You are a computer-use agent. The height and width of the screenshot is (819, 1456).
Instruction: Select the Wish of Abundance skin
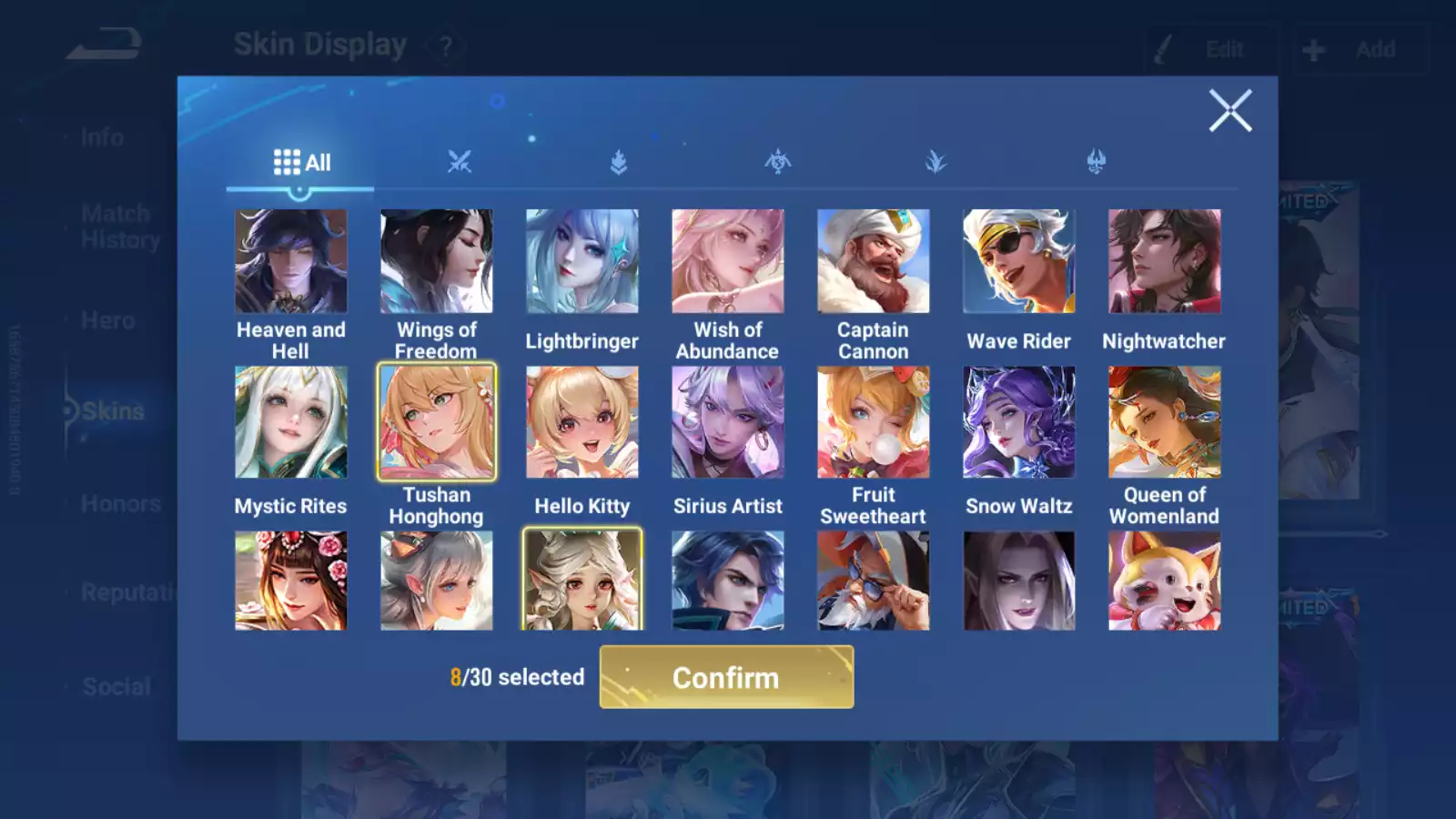pos(727,262)
